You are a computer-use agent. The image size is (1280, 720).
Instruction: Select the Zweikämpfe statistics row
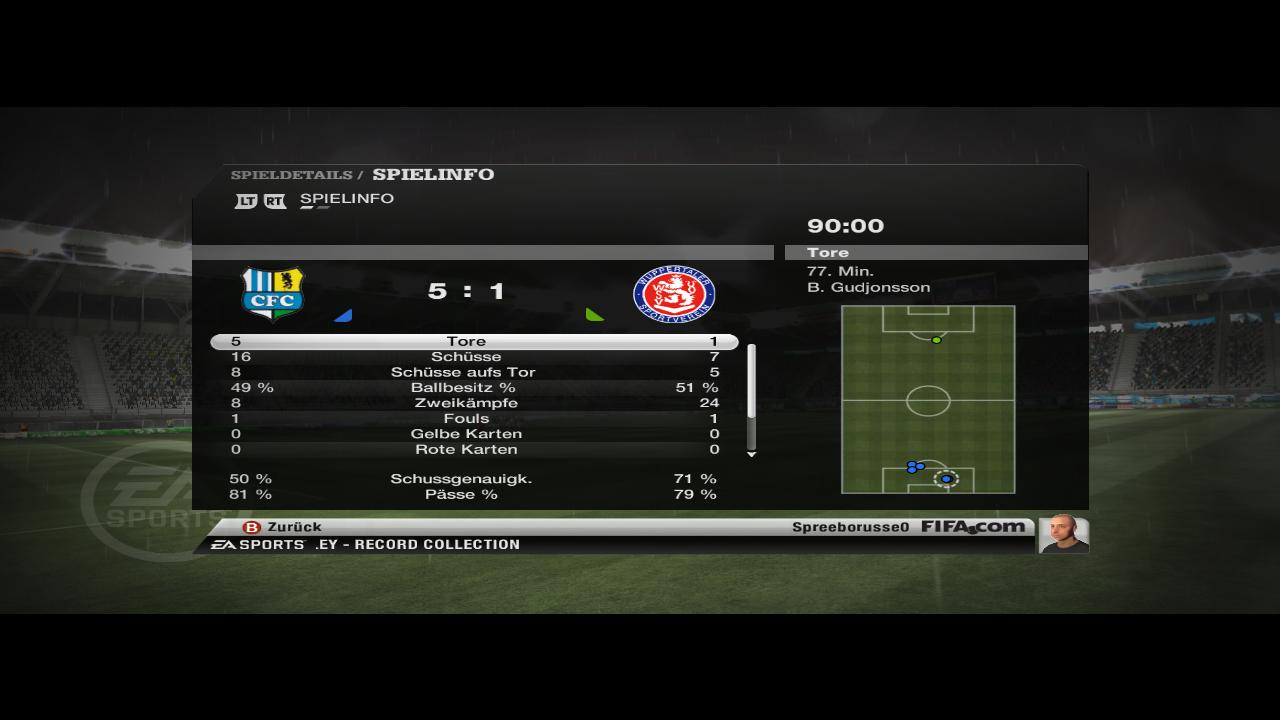[466, 403]
